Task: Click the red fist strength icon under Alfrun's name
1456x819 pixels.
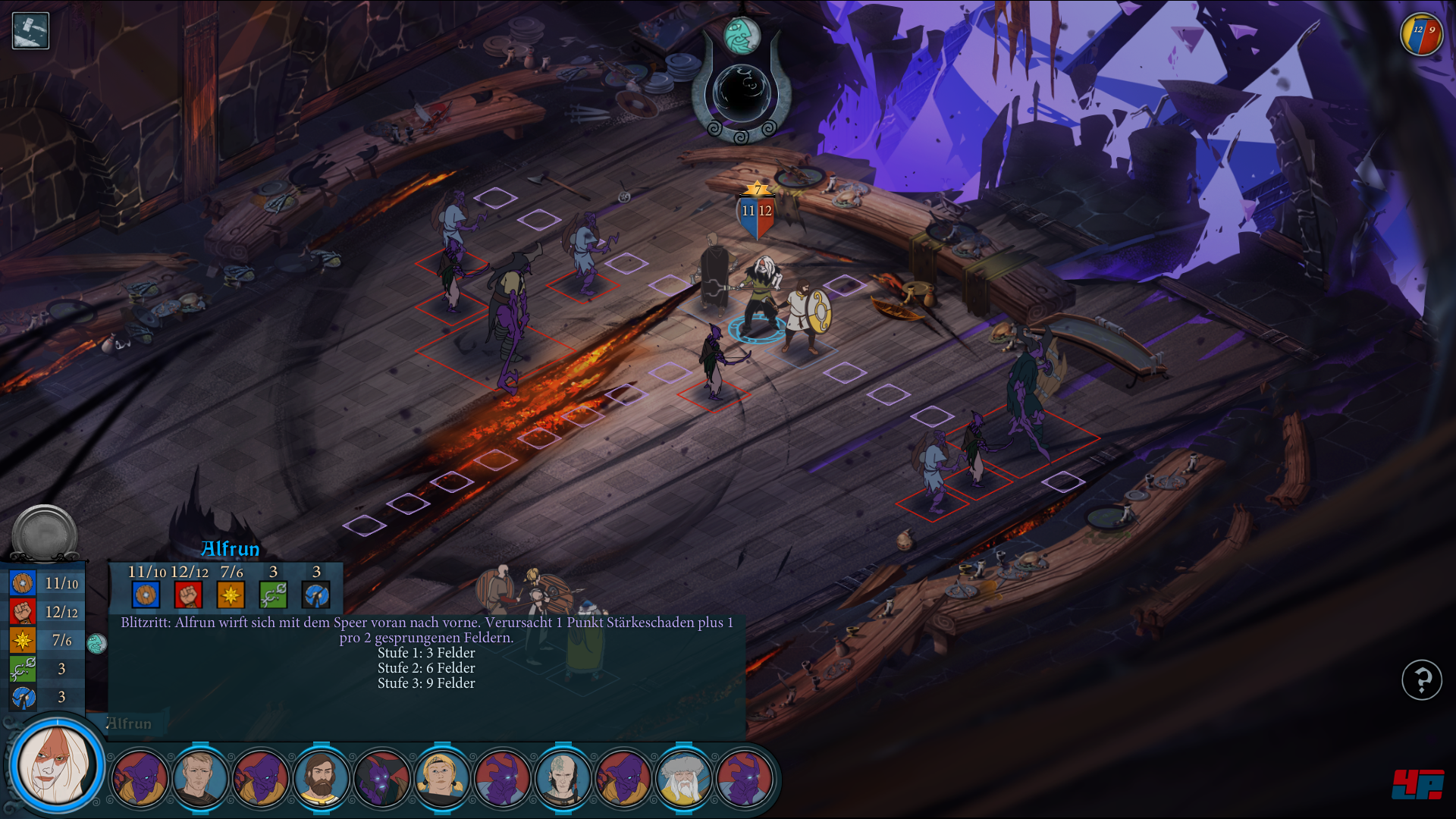Action: click(188, 595)
